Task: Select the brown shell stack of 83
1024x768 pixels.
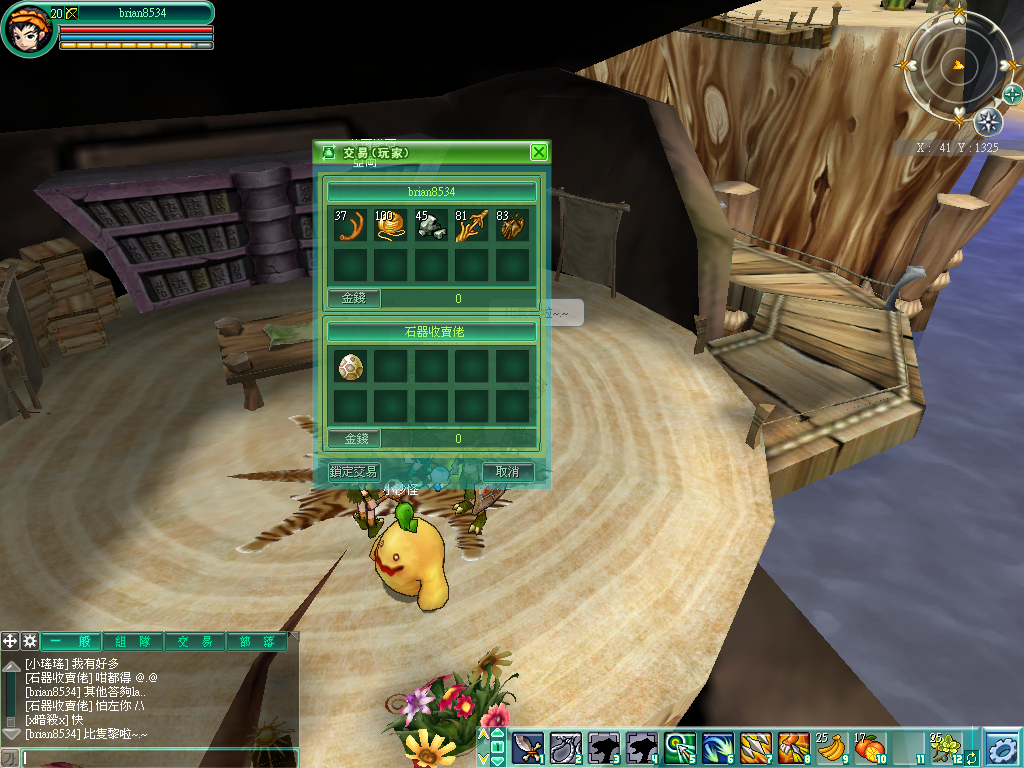Action: pyautogui.click(x=512, y=225)
